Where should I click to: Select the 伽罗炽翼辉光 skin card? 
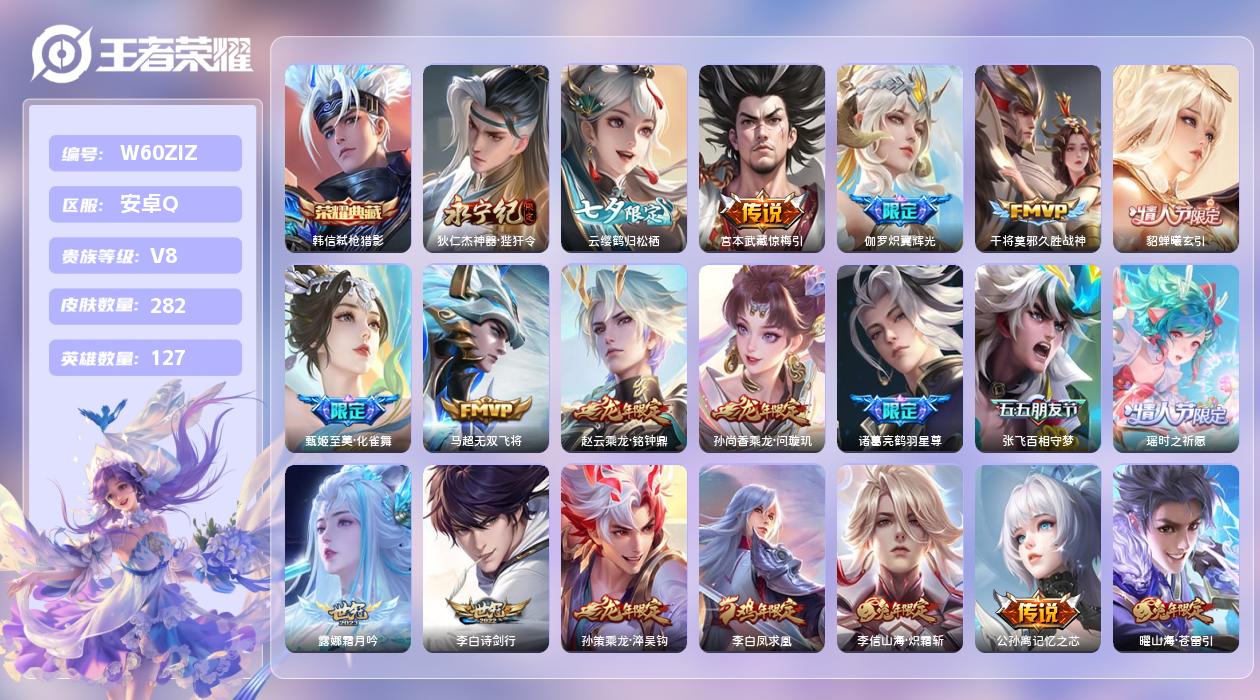pos(900,158)
